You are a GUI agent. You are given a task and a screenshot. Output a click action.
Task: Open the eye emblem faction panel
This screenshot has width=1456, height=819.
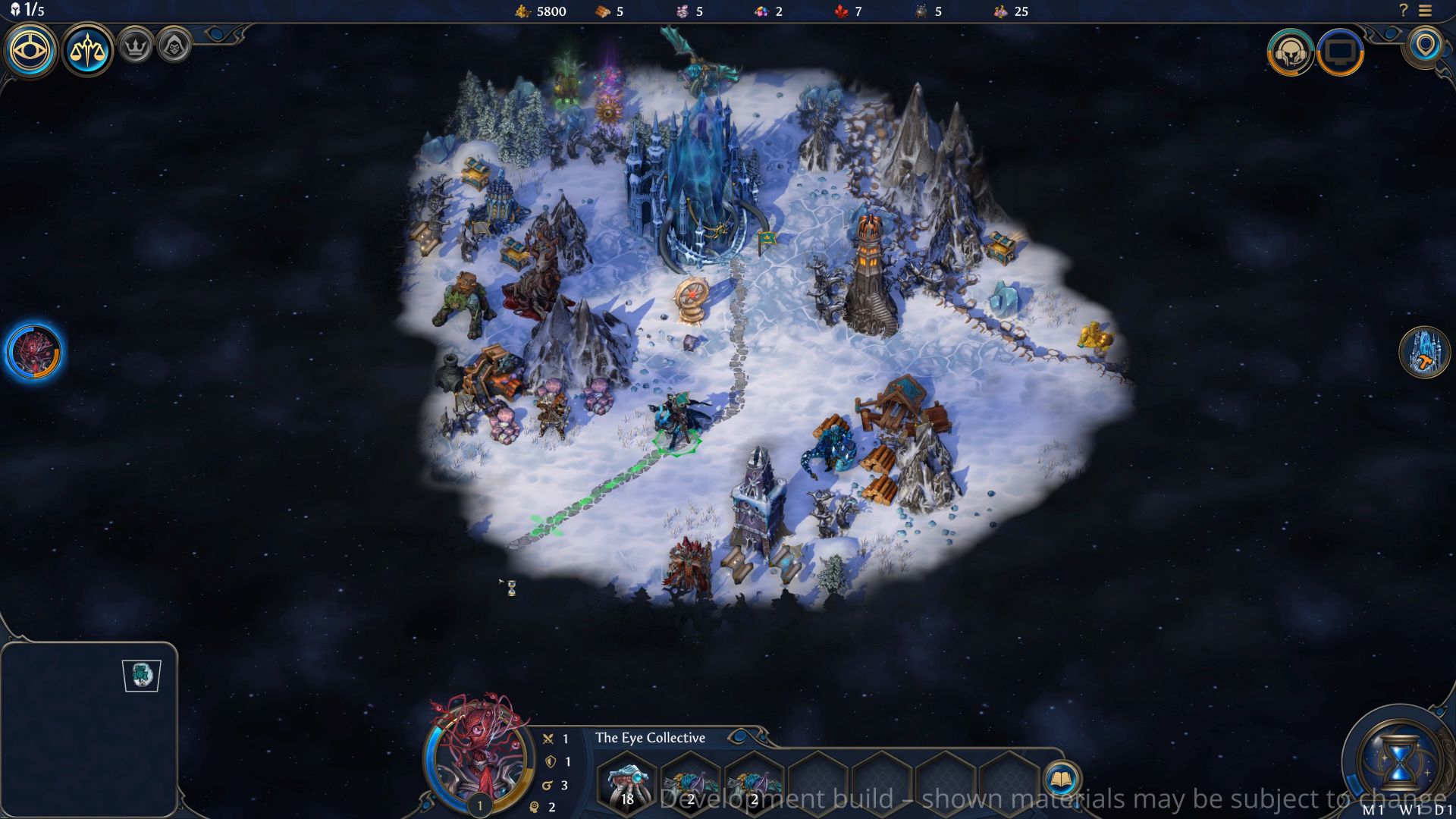click(x=30, y=50)
